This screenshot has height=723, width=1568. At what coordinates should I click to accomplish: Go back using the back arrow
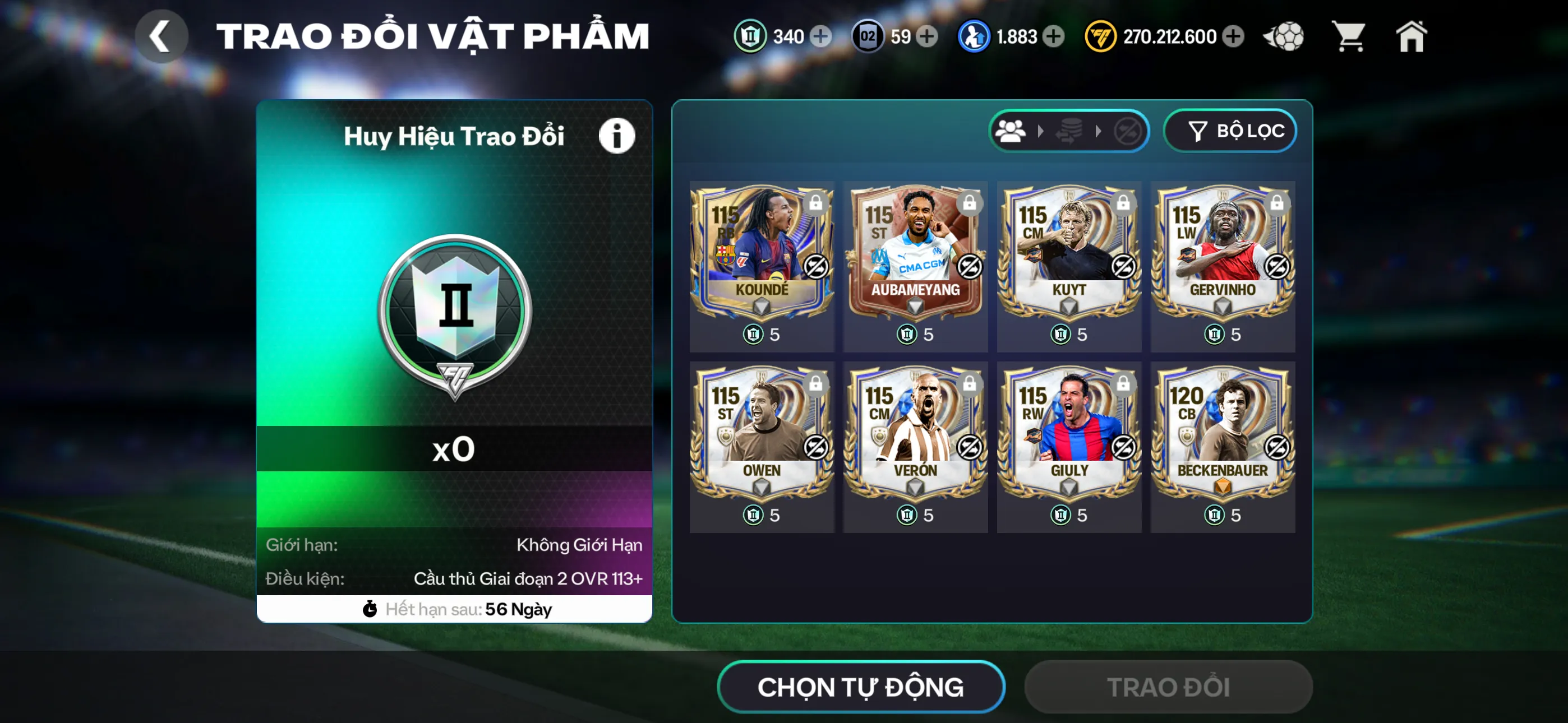[x=162, y=36]
